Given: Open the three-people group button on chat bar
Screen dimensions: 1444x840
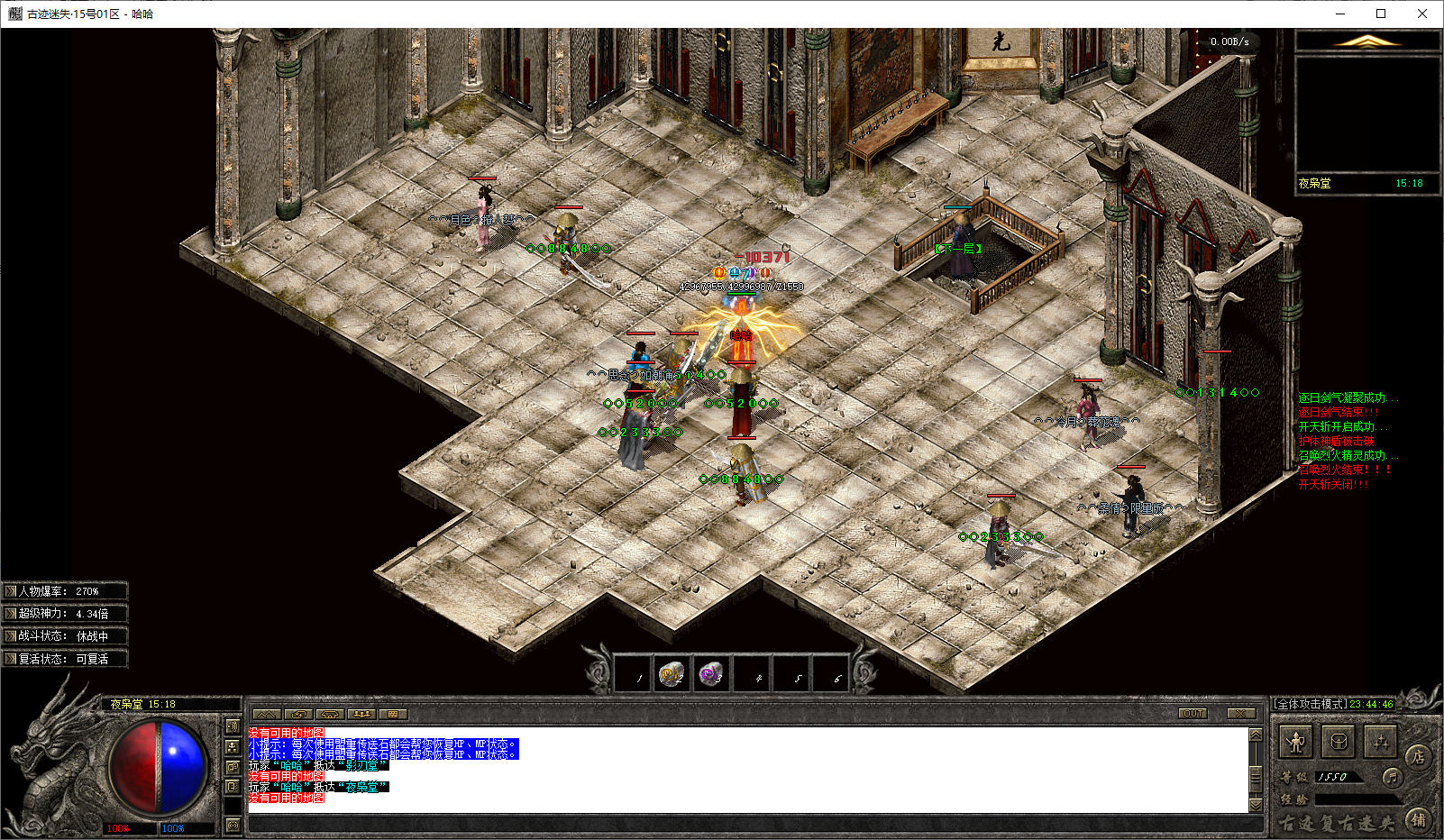Looking at the screenshot, I should 361,714.
